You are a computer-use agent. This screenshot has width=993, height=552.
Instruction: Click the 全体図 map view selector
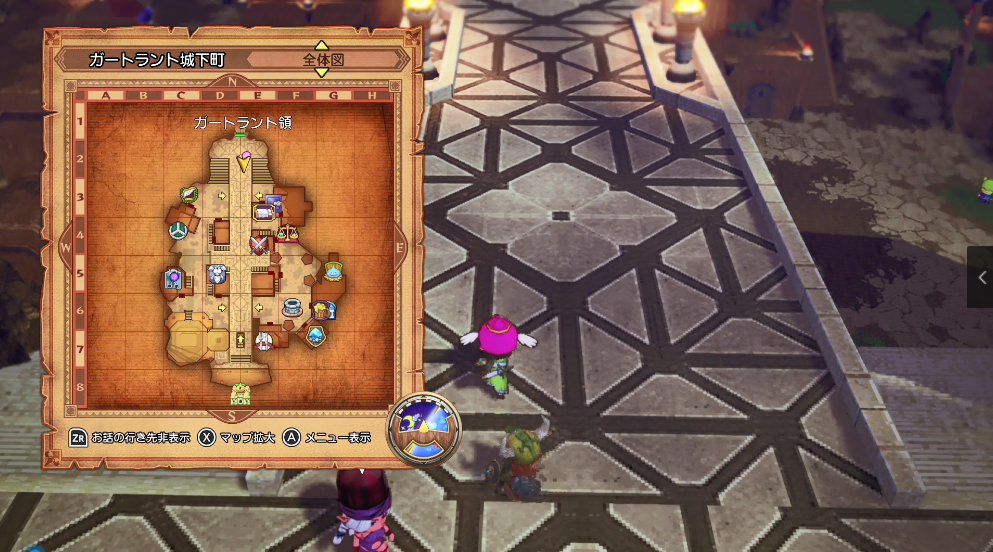pyautogui.click(x=322, y=59)
